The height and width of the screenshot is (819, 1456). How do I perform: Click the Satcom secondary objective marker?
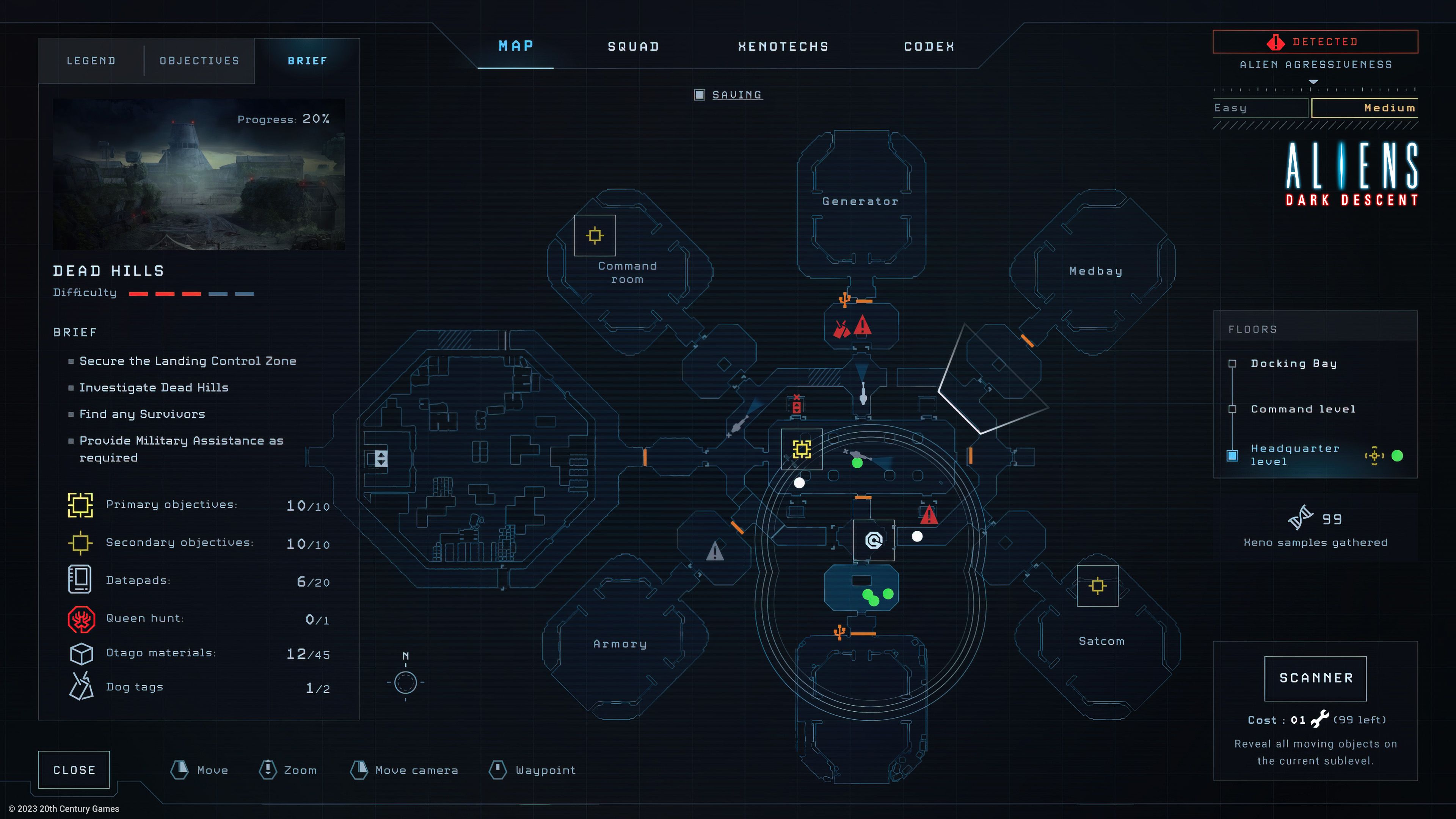[1097, 585]
